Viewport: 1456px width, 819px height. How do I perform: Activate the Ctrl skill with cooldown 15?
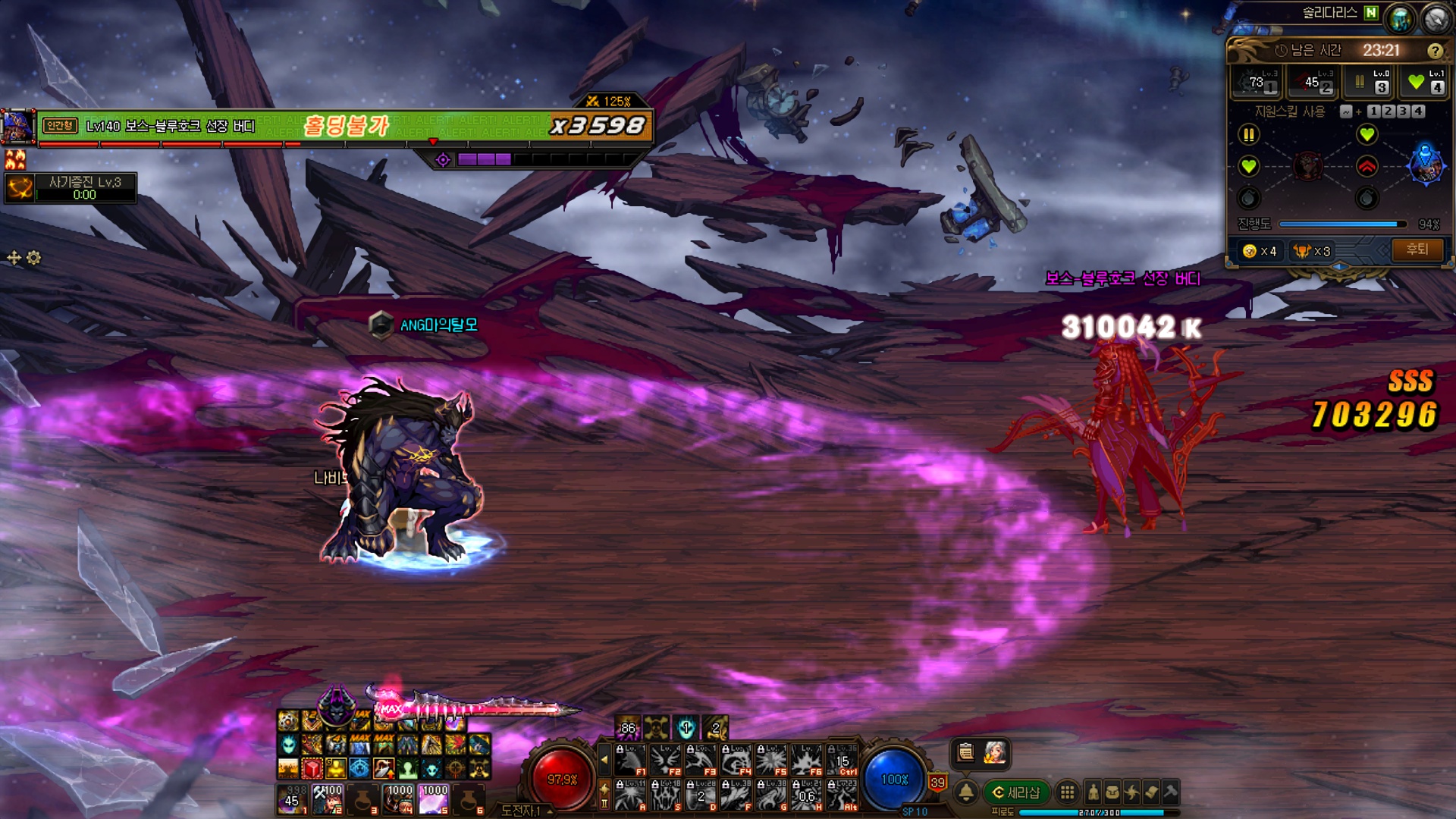(843, 759)
